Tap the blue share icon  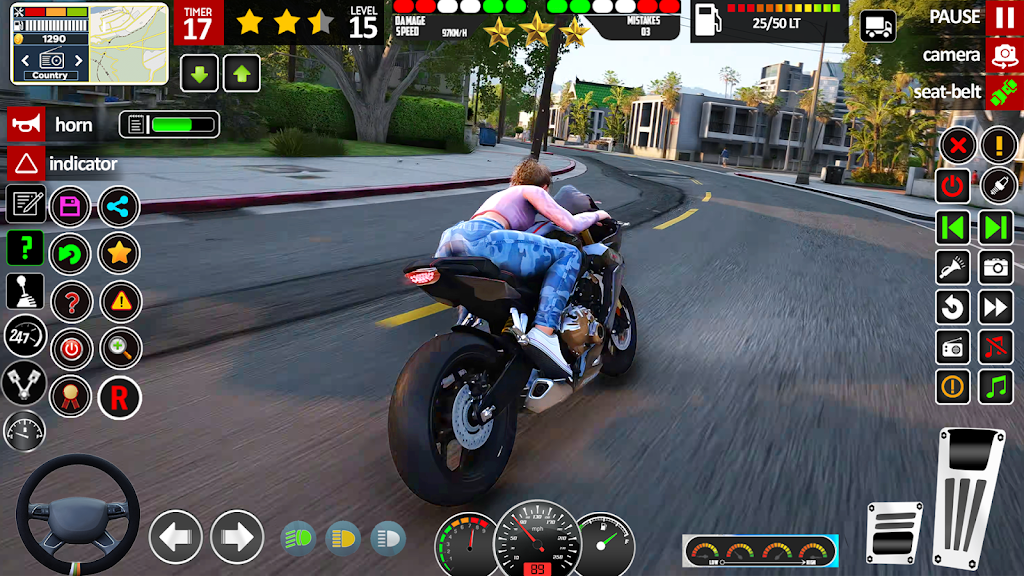coord(119,207)
